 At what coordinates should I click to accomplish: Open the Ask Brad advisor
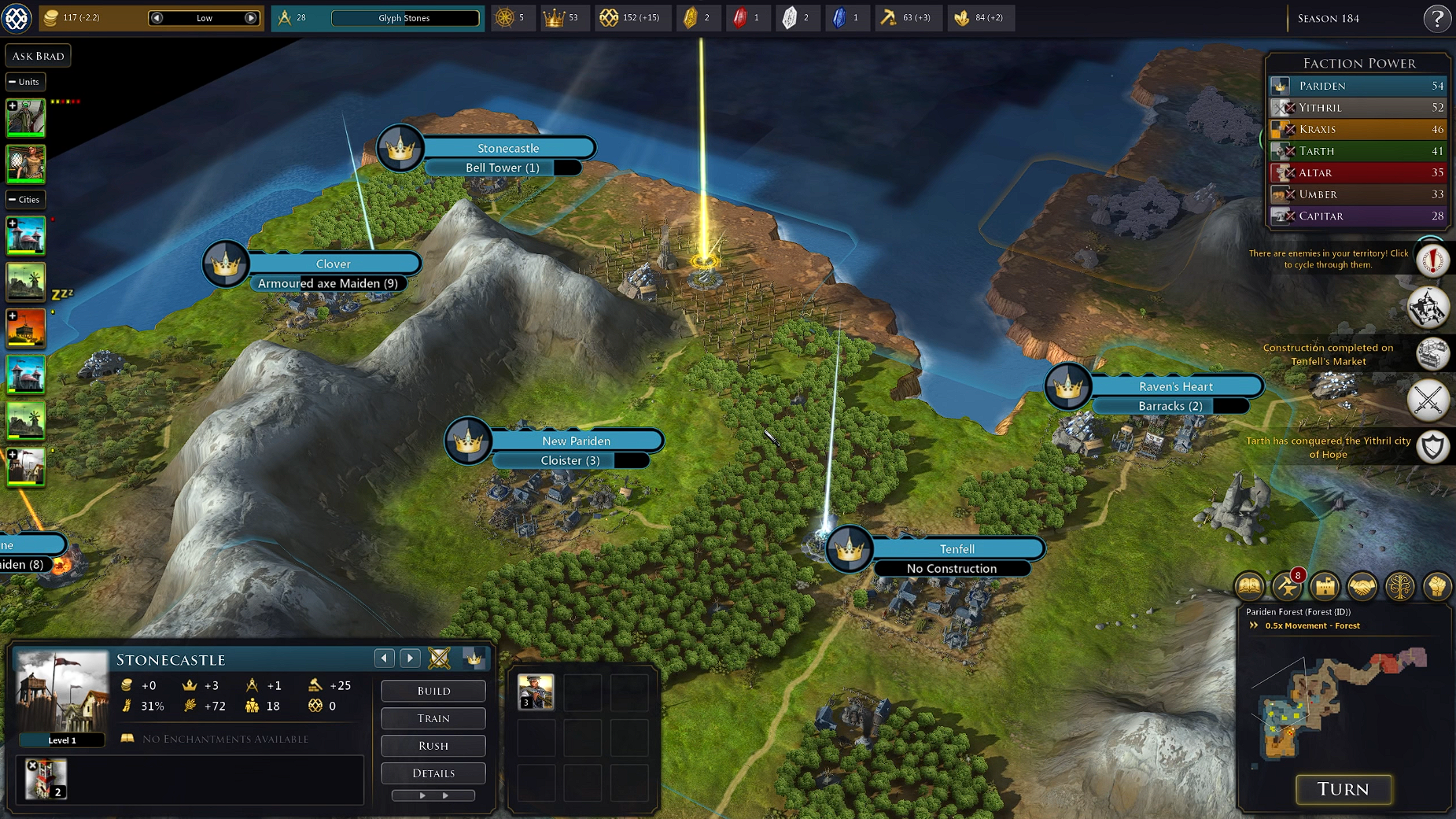(38, 56)
